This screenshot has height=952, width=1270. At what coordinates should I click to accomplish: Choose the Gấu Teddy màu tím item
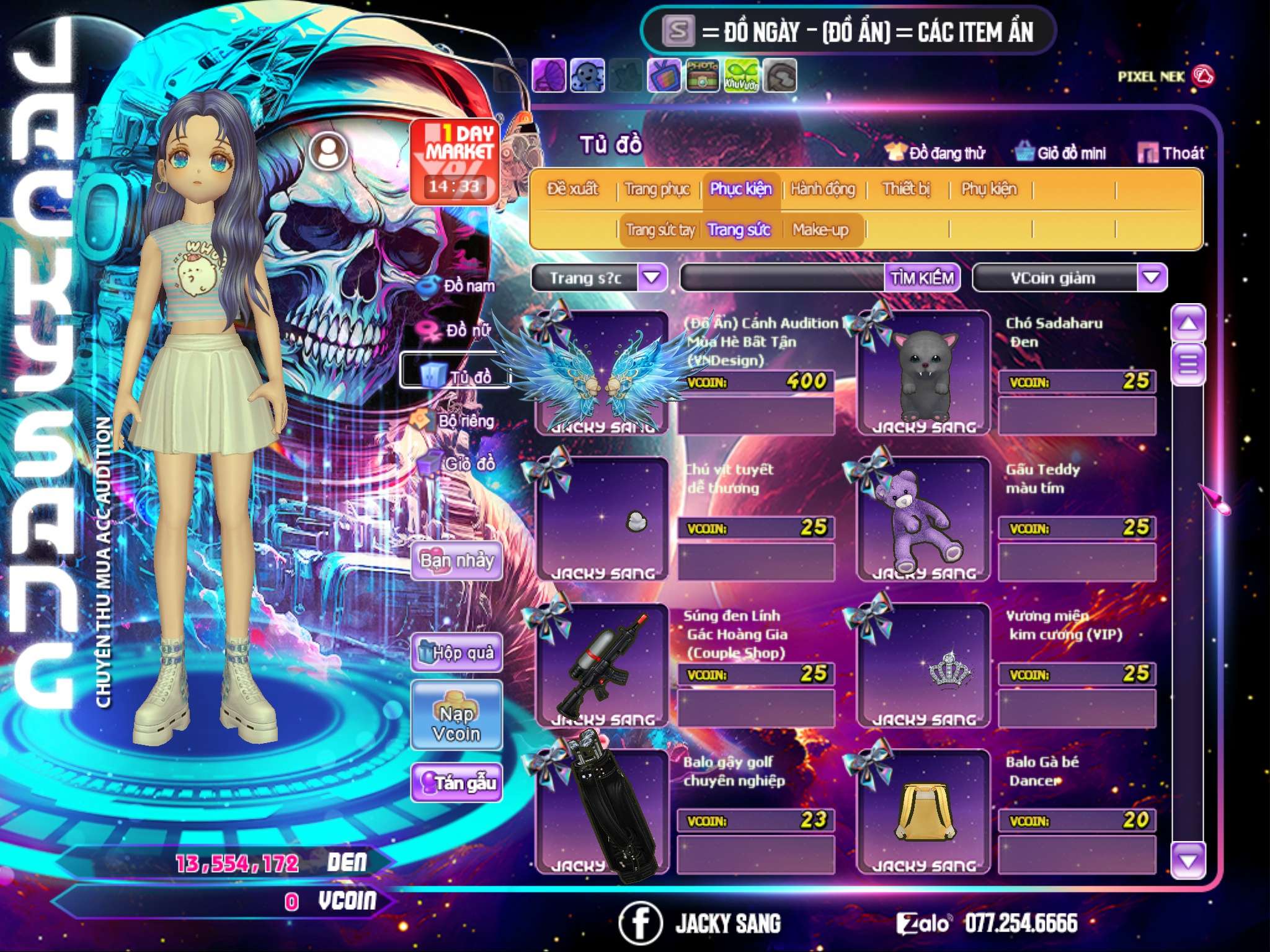923,519
